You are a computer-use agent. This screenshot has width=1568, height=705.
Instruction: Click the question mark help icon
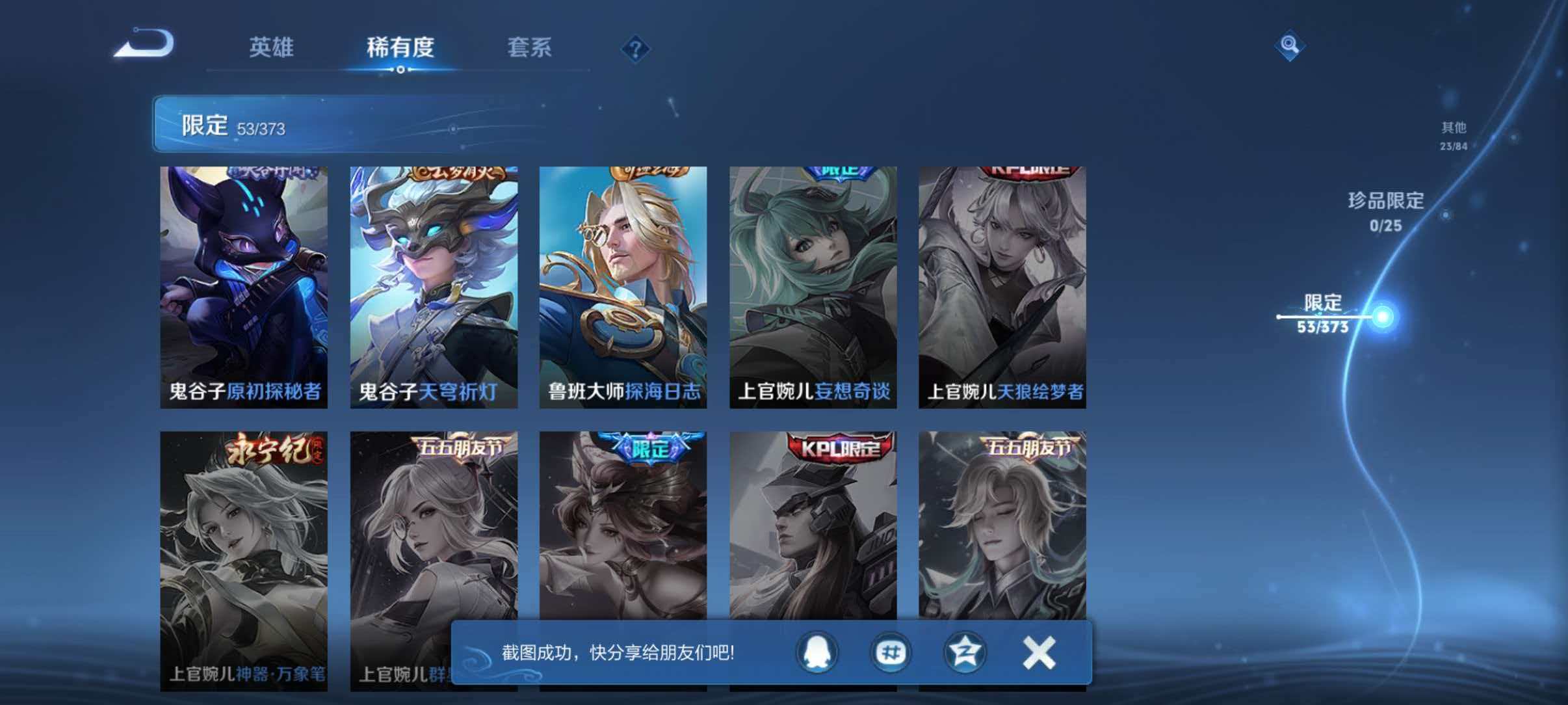pos(636,49)
